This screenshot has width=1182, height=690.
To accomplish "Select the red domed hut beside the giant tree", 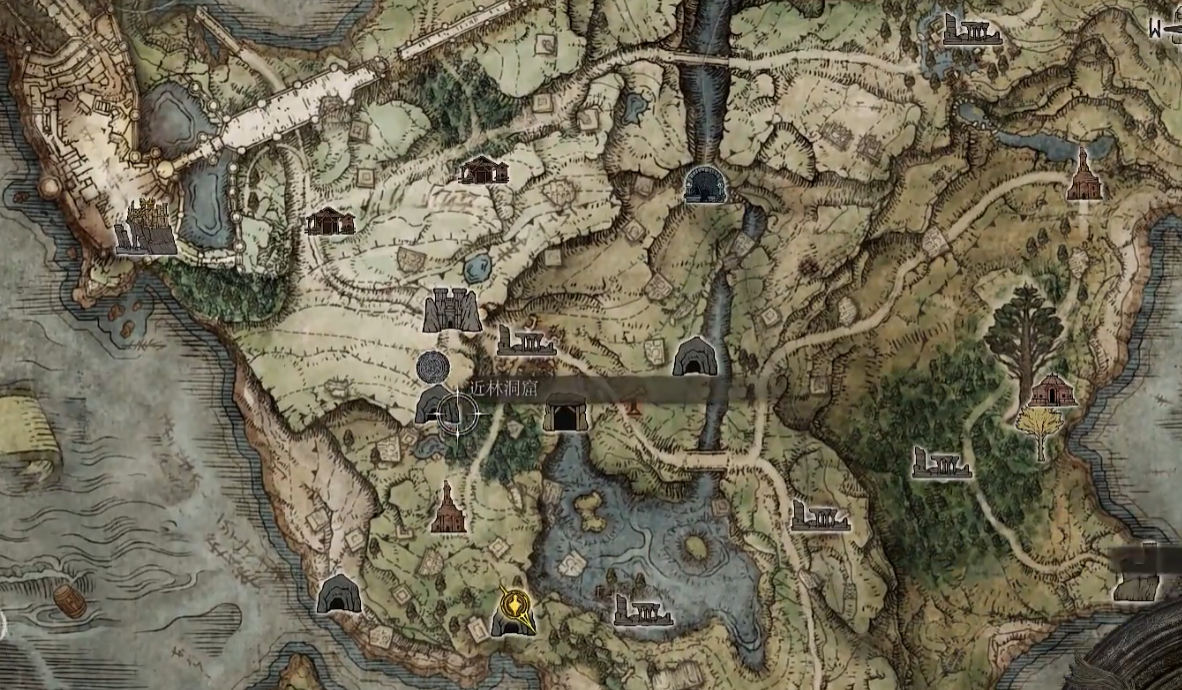I will point(1051,390).
